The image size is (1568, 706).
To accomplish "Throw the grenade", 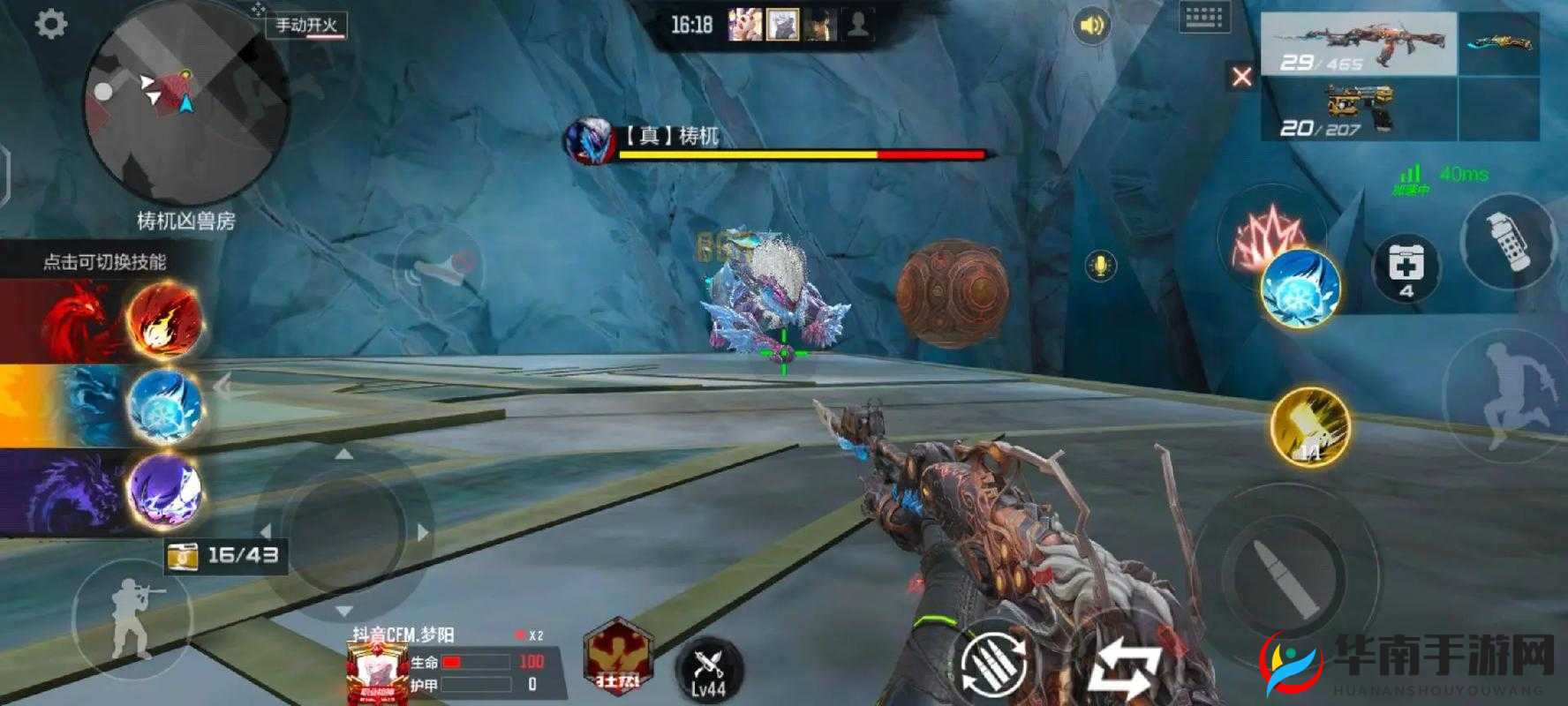I will 1506,240.
